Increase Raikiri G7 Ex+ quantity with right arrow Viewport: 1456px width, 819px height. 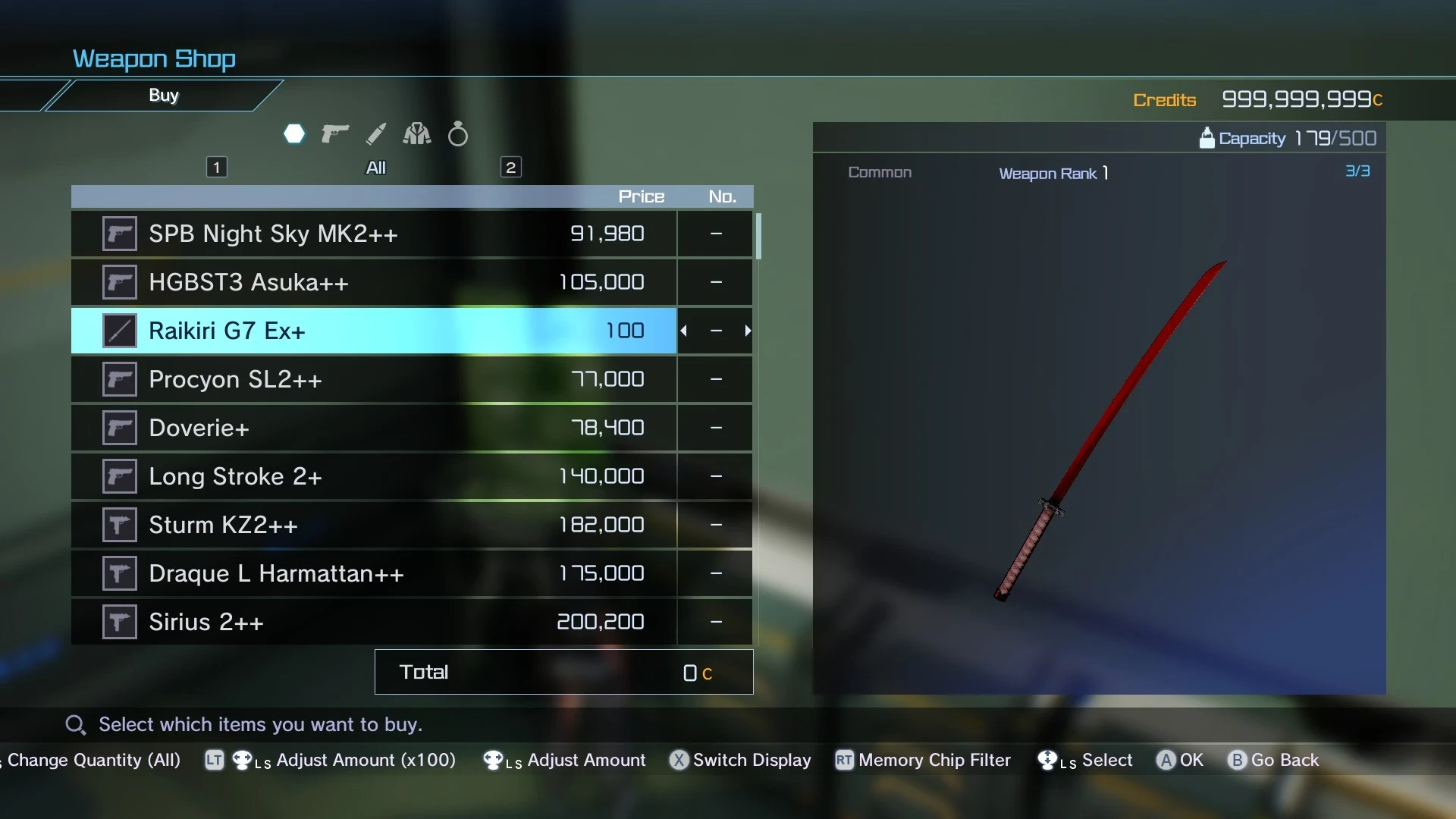point(748,330)
